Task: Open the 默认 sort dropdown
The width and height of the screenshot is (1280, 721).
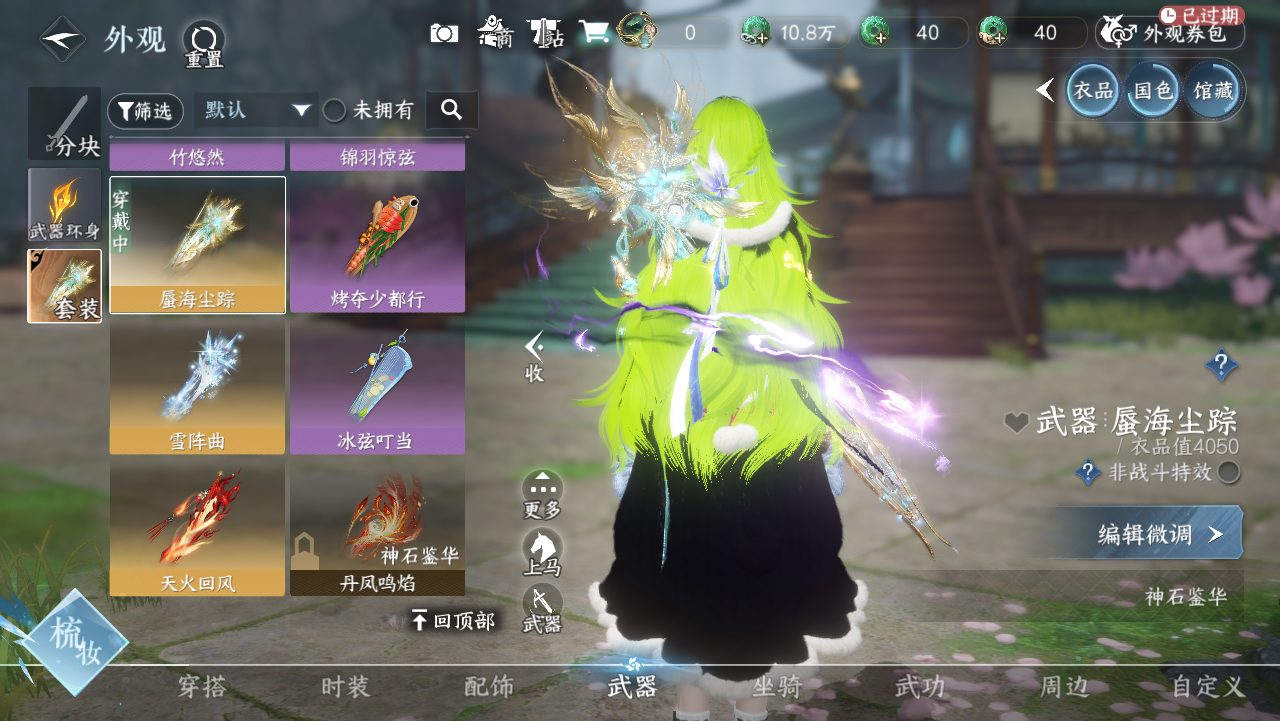Action: pyautogui.click(x=256, y=111)
